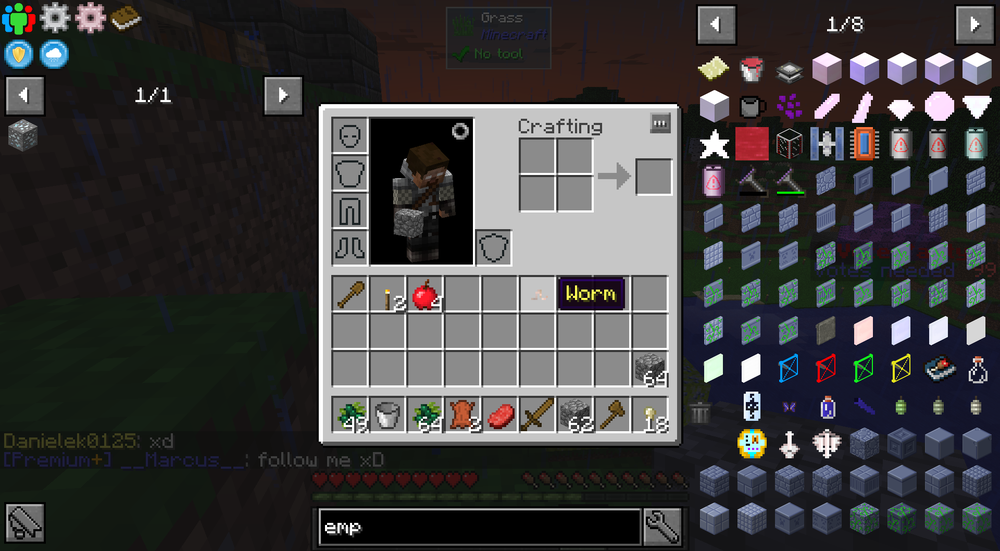
Task: Click the bookmarks panel next page arrow
Action: [283, 95]
